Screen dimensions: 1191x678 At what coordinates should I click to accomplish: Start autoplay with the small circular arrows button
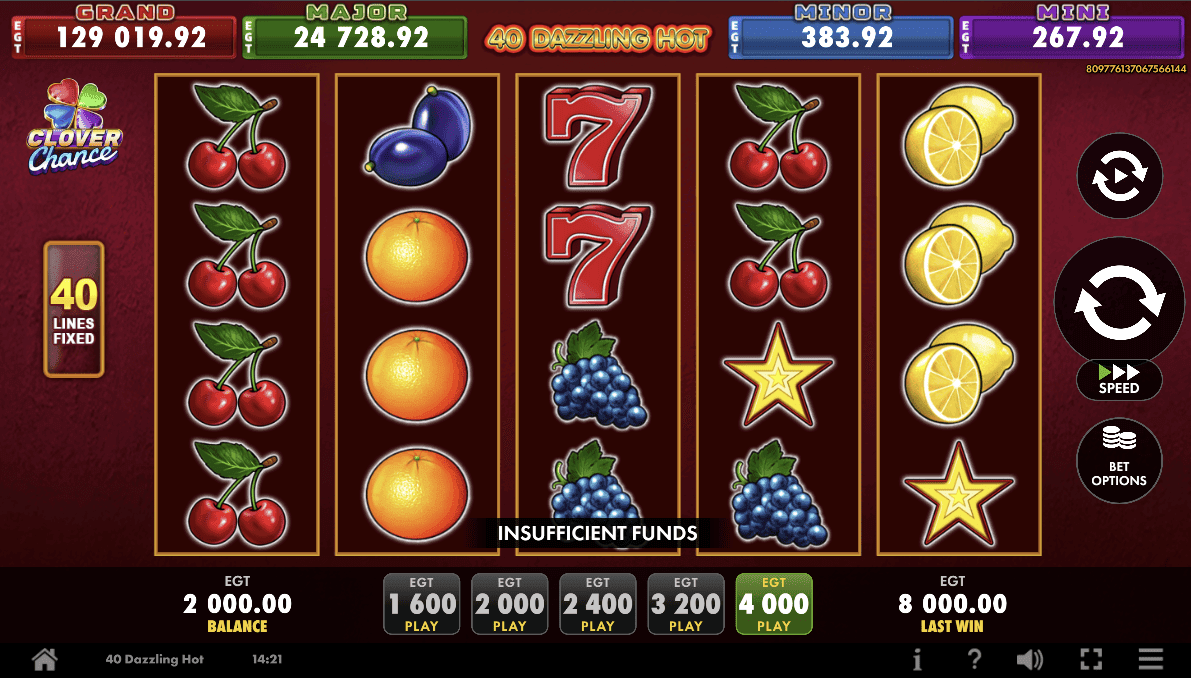[x=1119, y=177]
